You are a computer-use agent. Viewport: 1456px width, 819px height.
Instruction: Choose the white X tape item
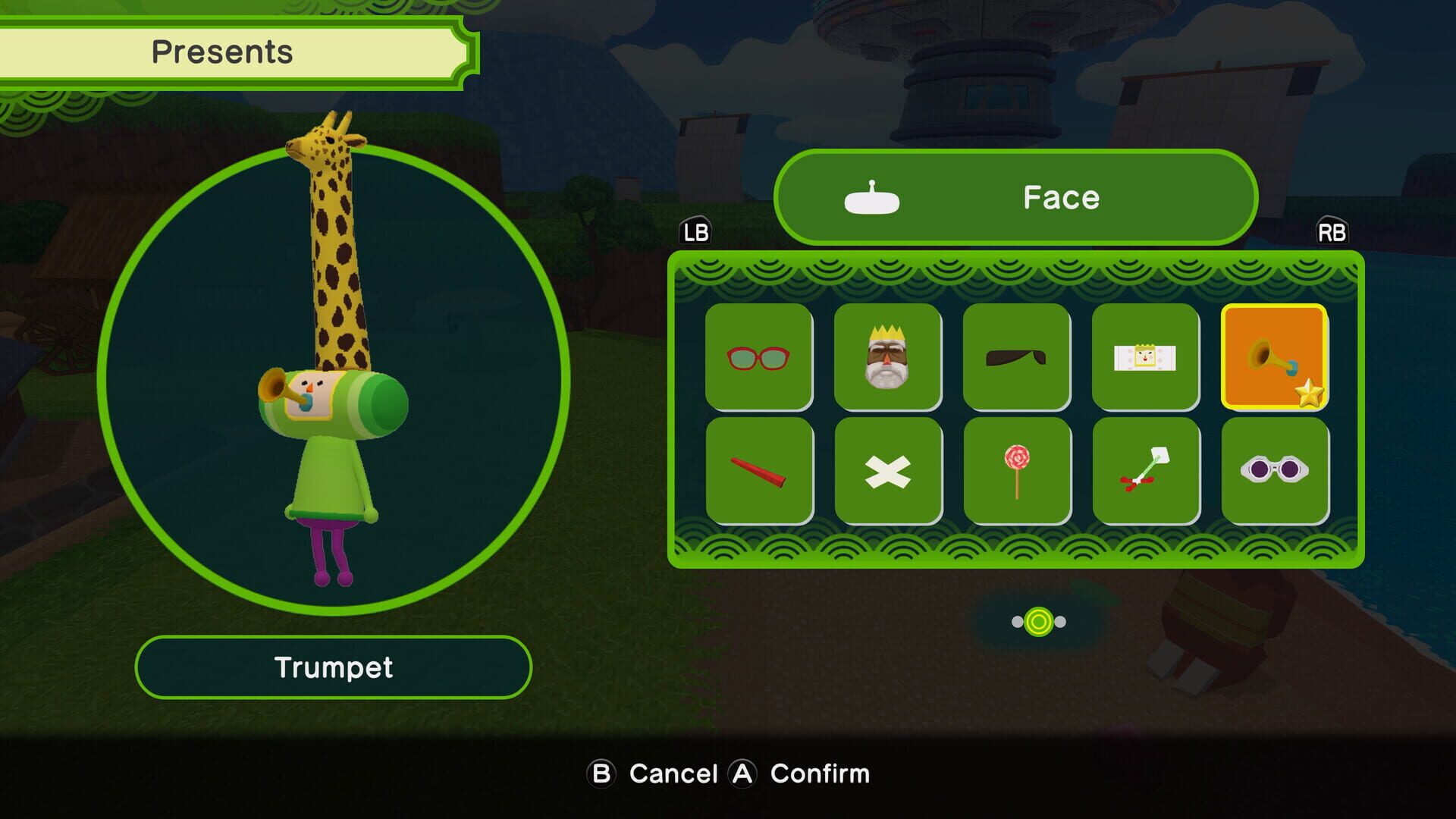click(x=889, y=469)
